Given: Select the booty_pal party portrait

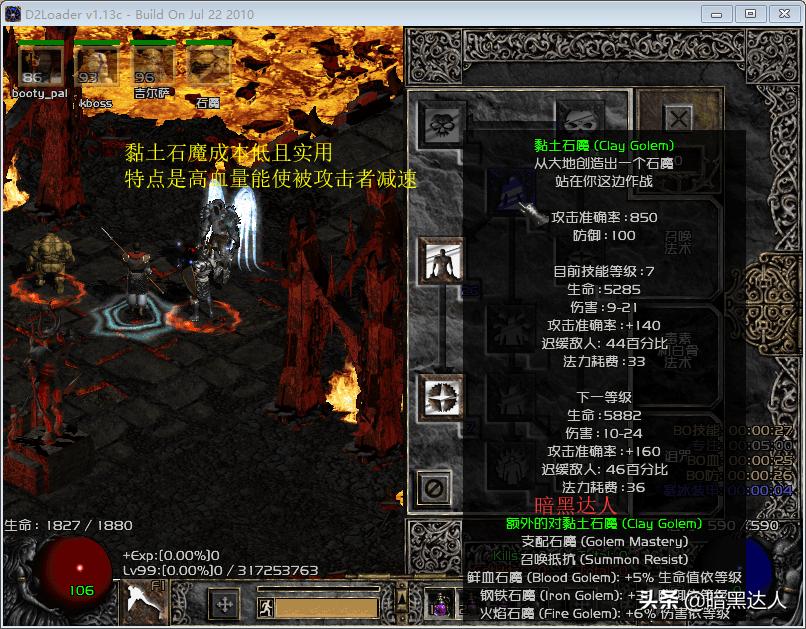Looking at the screenshot, I should click(x=39, y=67).
